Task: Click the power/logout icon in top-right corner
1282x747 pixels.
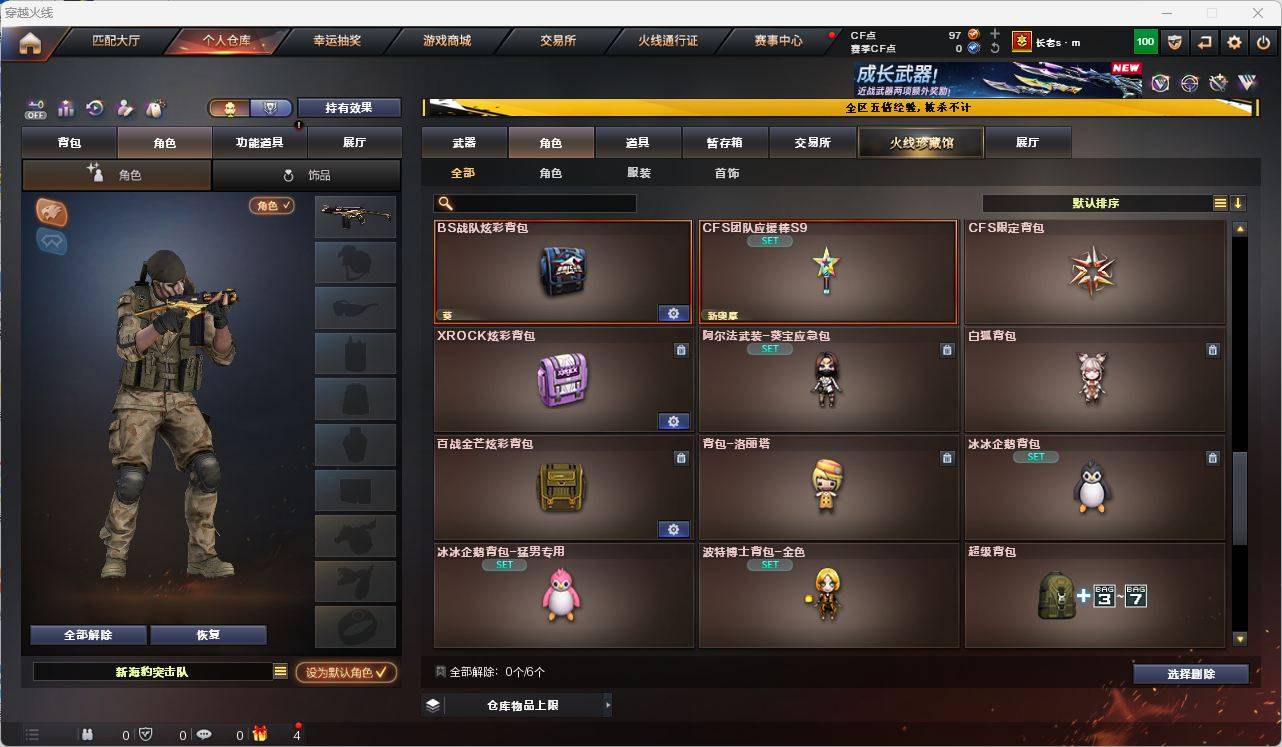Action: tap(1262, 41)
